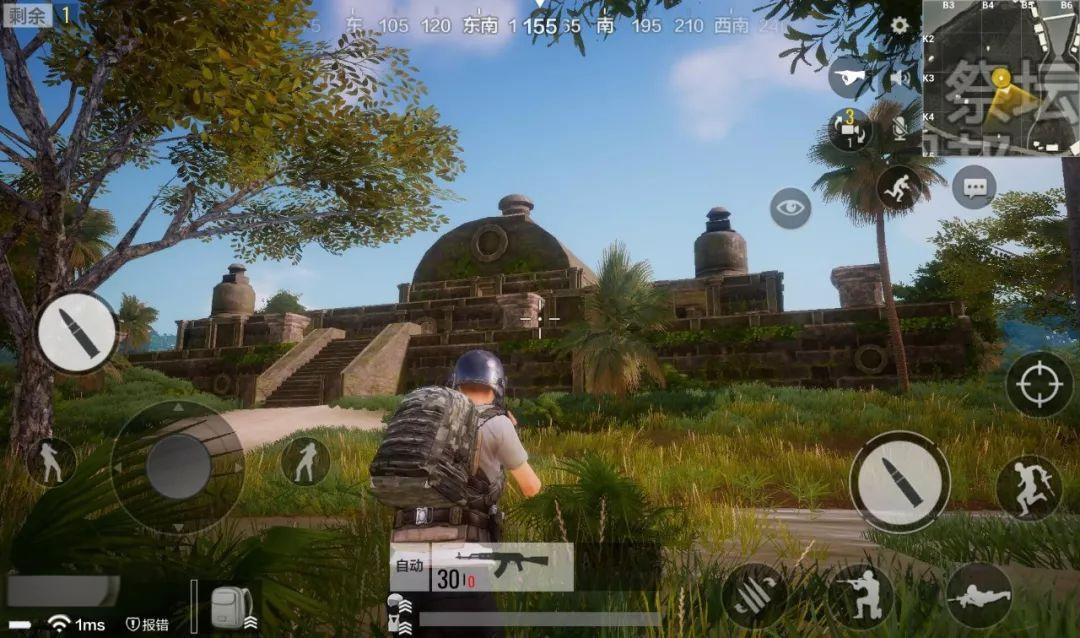Activate the eye free-look button

790,208
